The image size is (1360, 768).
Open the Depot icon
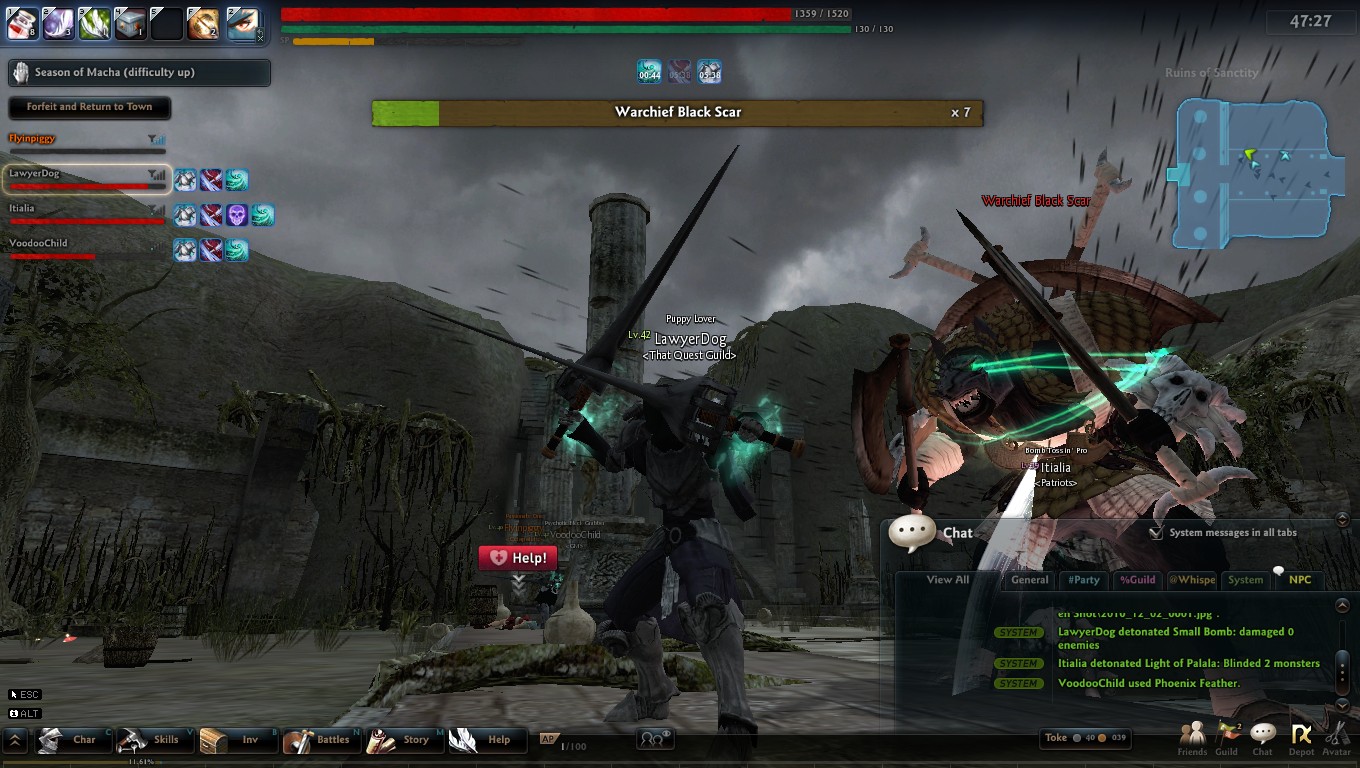click(x=1301, y=738)
